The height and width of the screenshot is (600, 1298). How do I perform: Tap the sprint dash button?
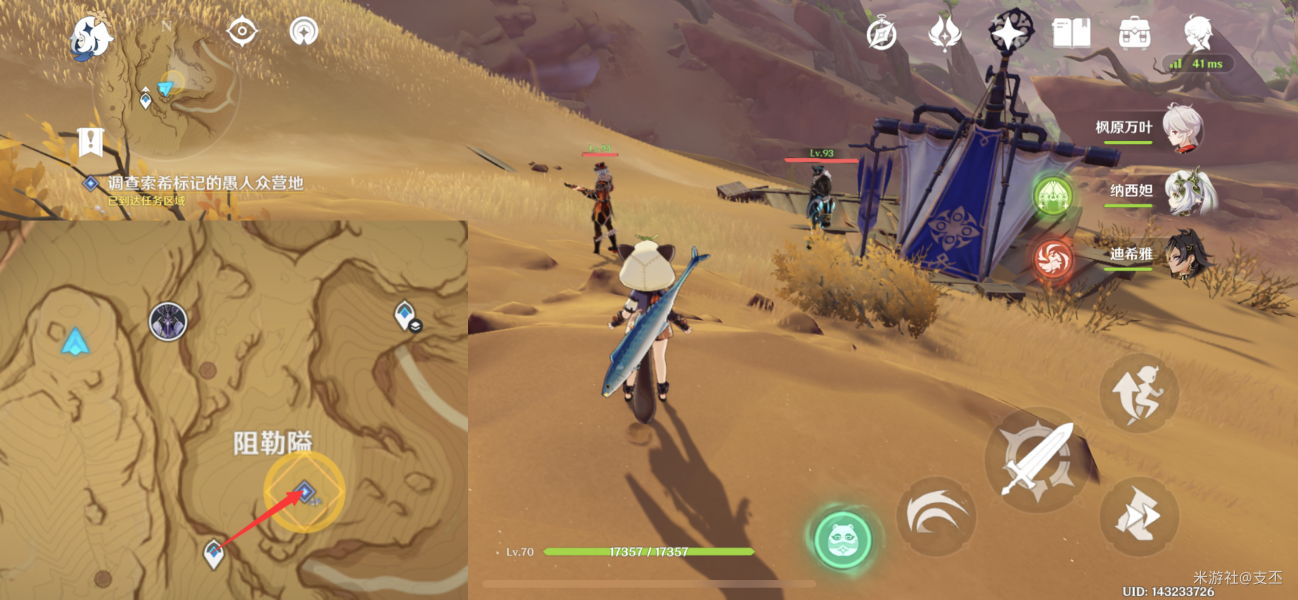(x=1139, y=517)
